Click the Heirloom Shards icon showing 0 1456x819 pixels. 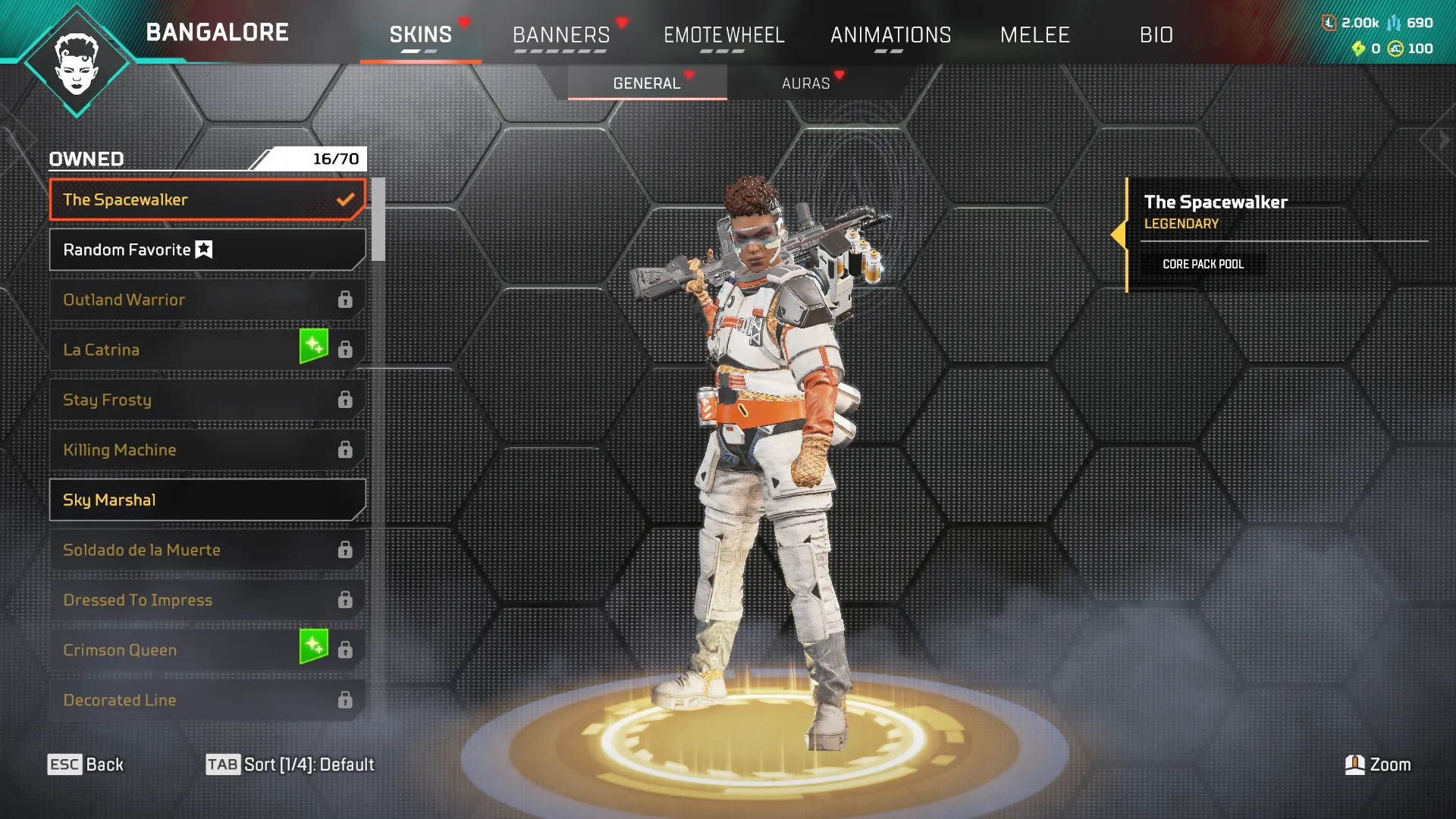point(1358,49)
